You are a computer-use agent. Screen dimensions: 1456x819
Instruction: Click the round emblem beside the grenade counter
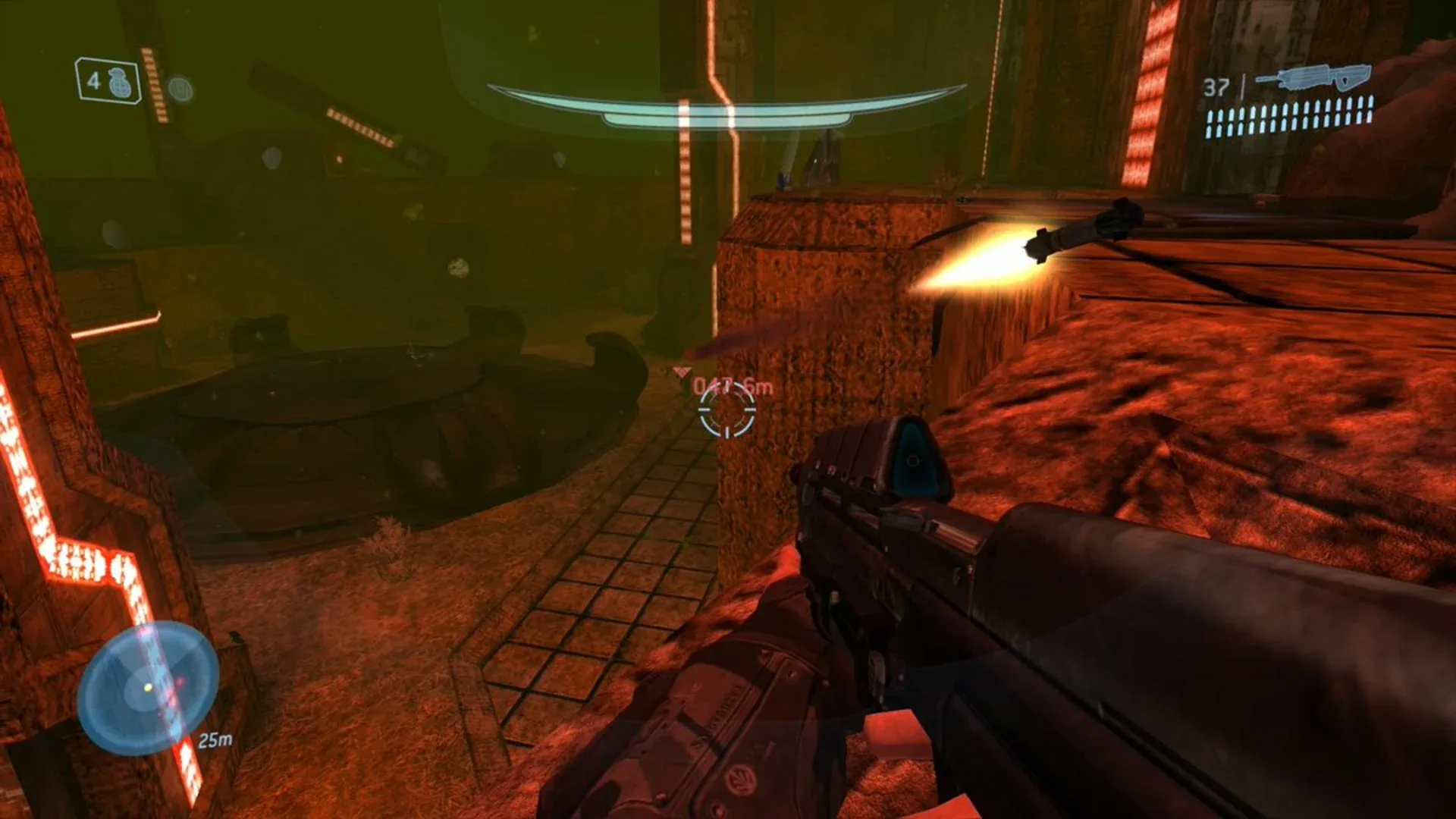[x=179, y=89]
